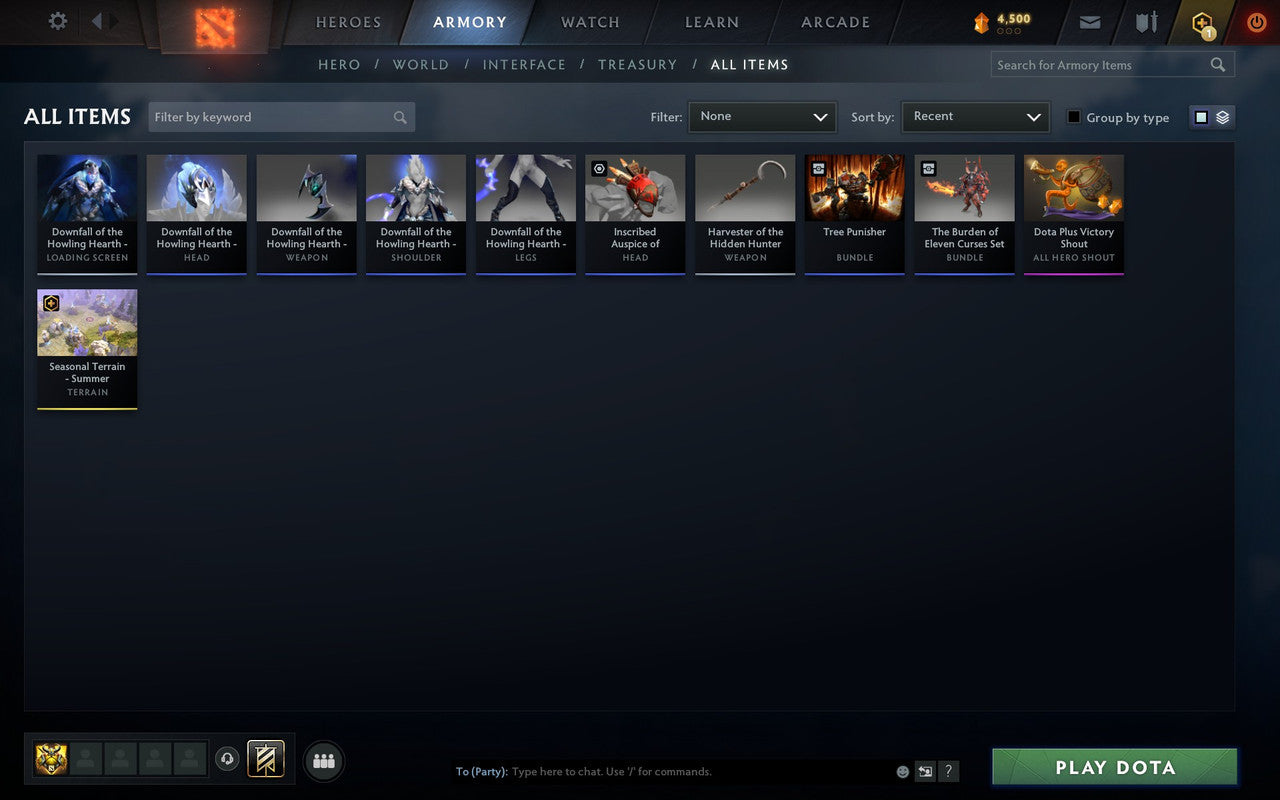Enable the Group by type checkbox

pyautogui.click(x=1073, y=117)
